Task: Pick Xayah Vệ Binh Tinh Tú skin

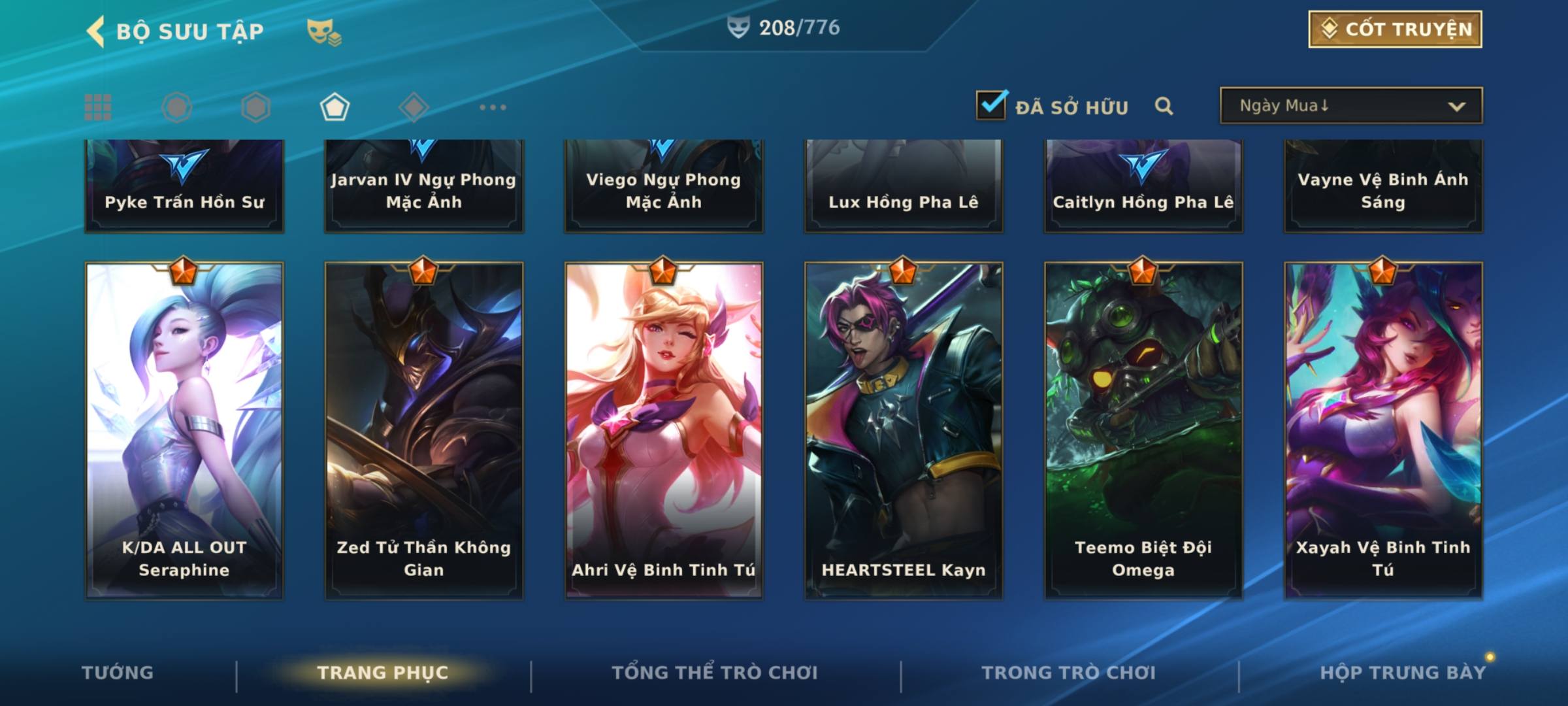Action: [x=1383, y=431]
